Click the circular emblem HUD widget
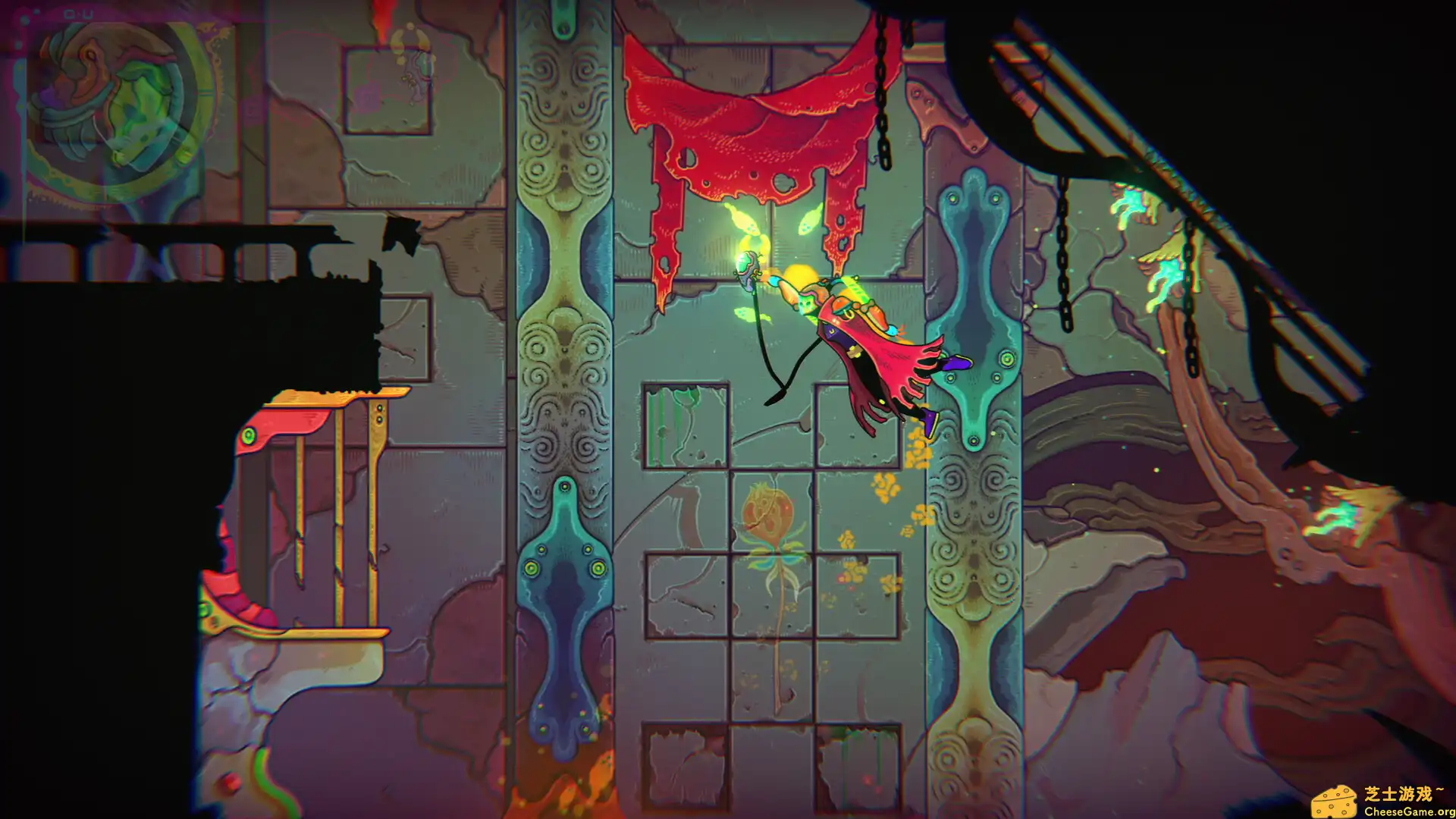This screenshot has width=1456, height=819. [114, 105]
